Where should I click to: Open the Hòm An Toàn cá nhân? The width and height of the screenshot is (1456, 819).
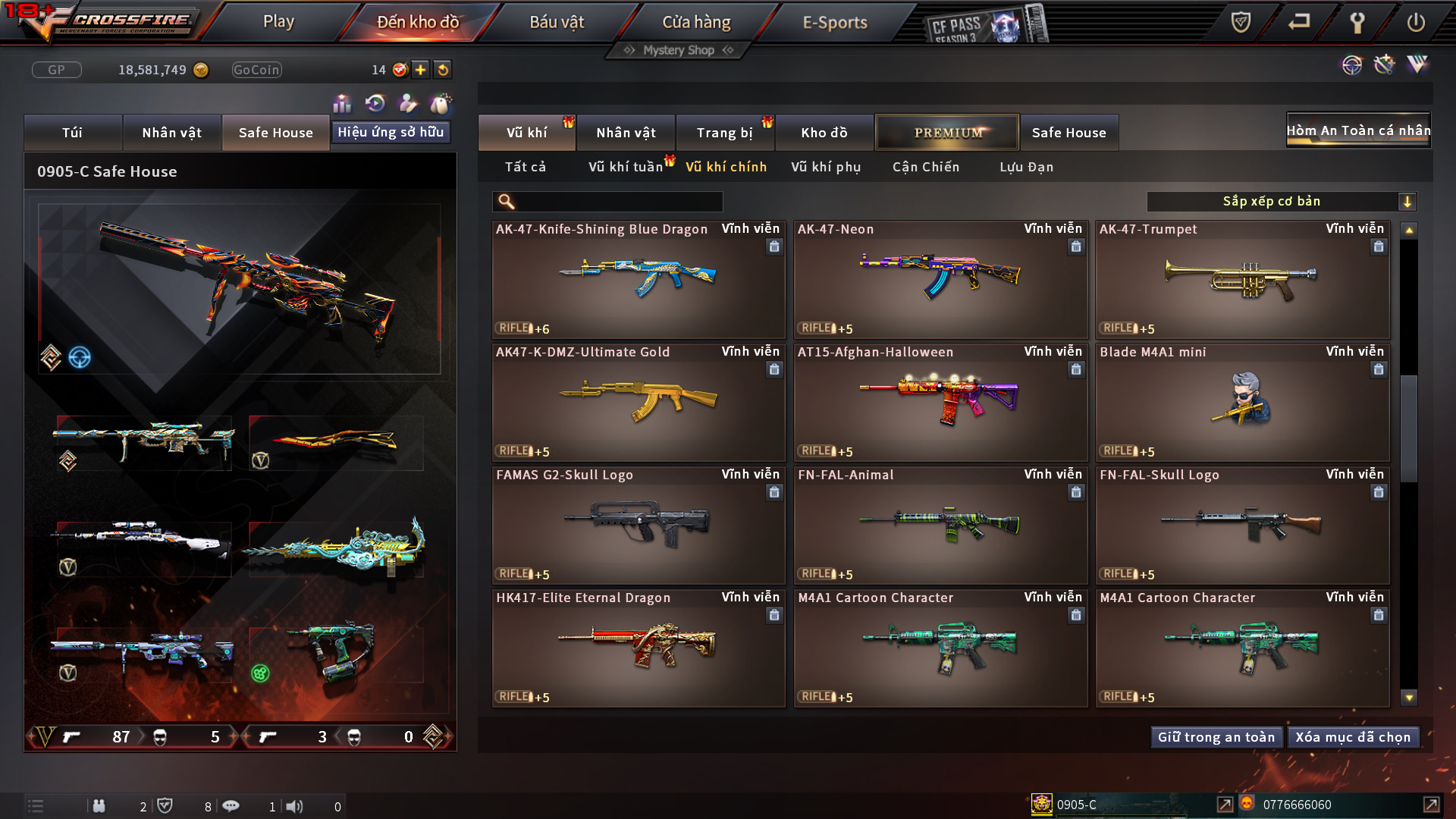click(x=1357, y=130)
